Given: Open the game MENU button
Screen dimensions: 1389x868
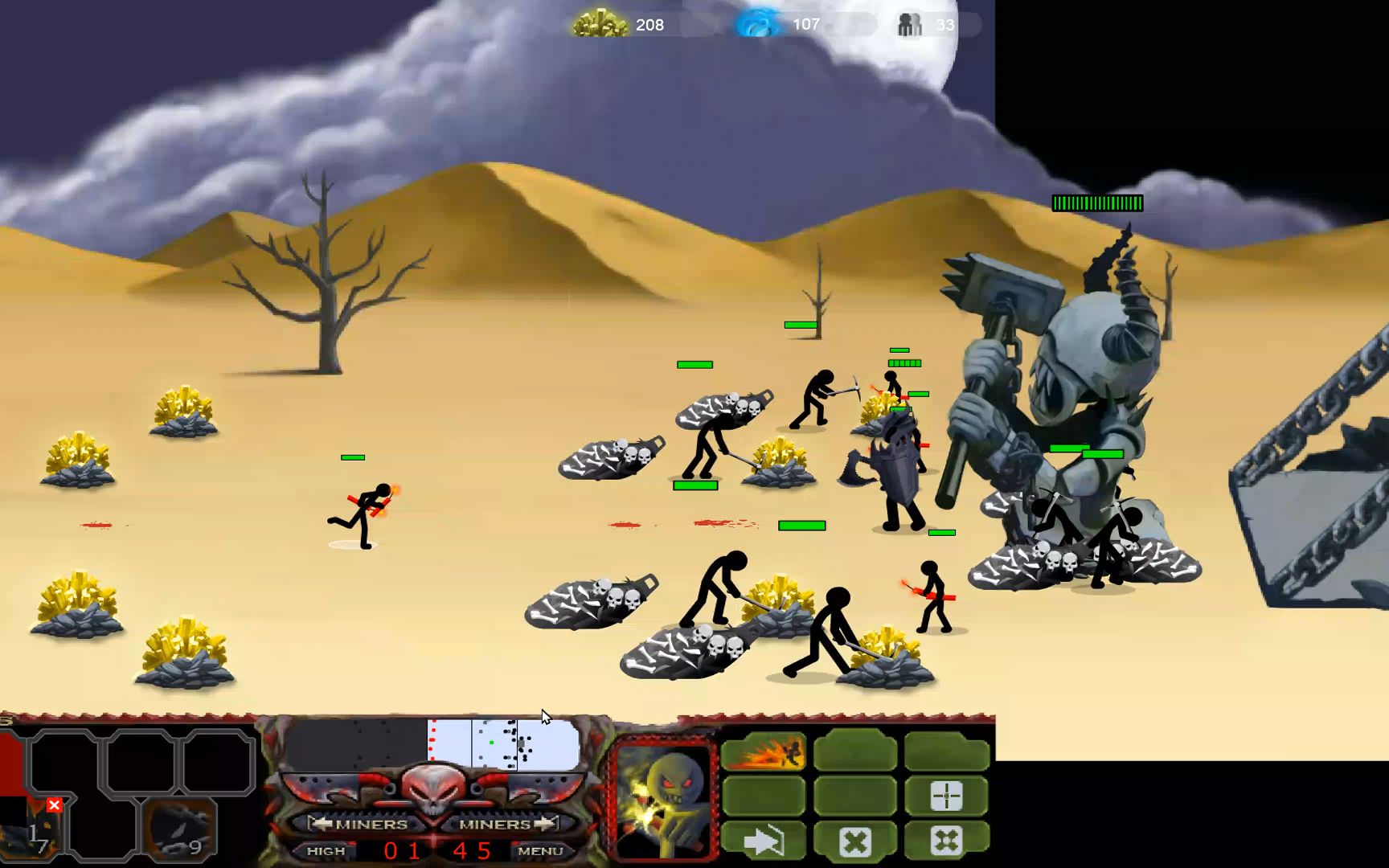Looking at the screenshot, I should coord(540,850).
